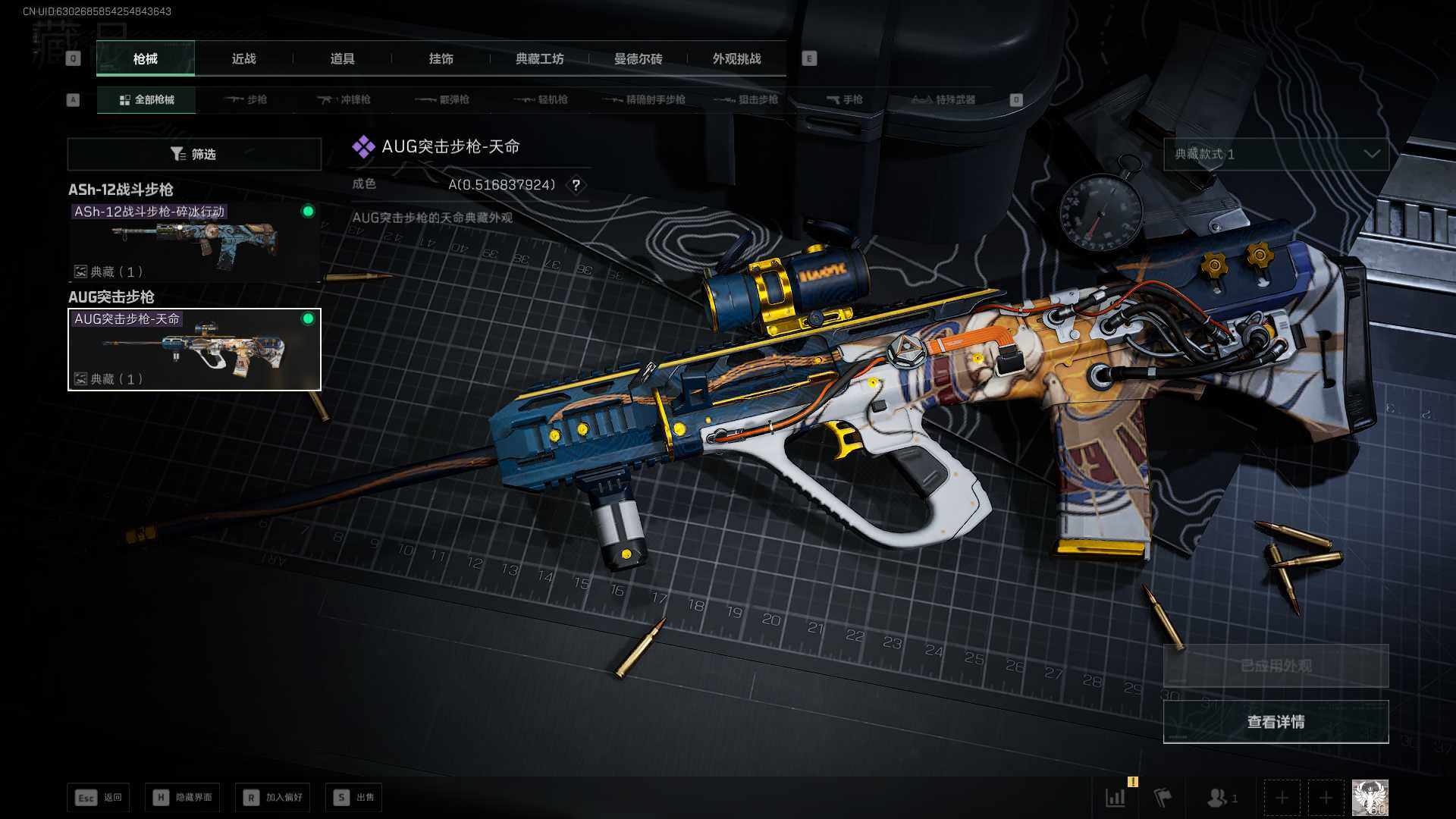Open the 典藏工坊 workshop tab
1456x819 pixels.
point(539,59)
